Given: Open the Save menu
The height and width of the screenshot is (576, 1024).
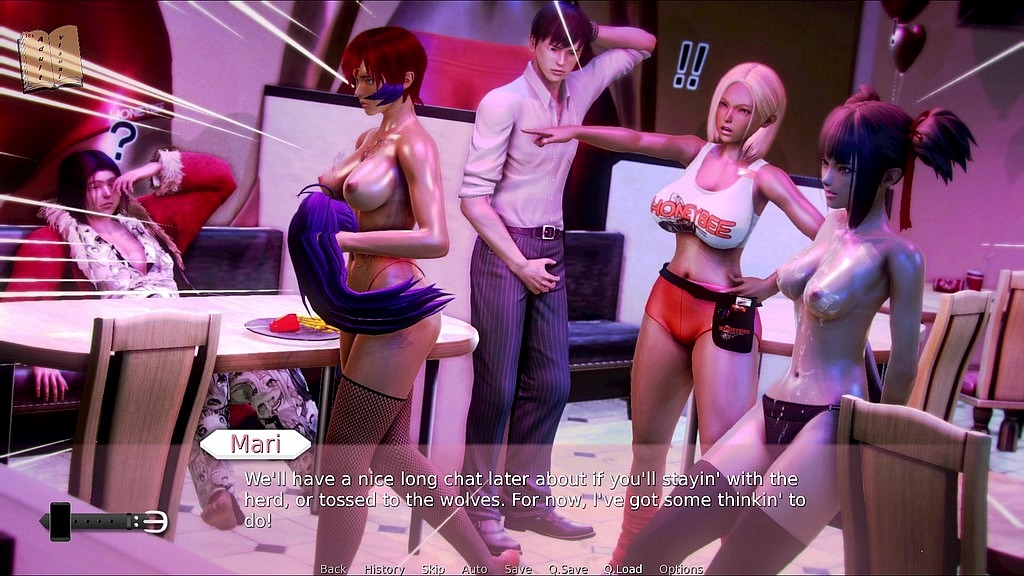Looking at the screenshot, I should (518, 569).
